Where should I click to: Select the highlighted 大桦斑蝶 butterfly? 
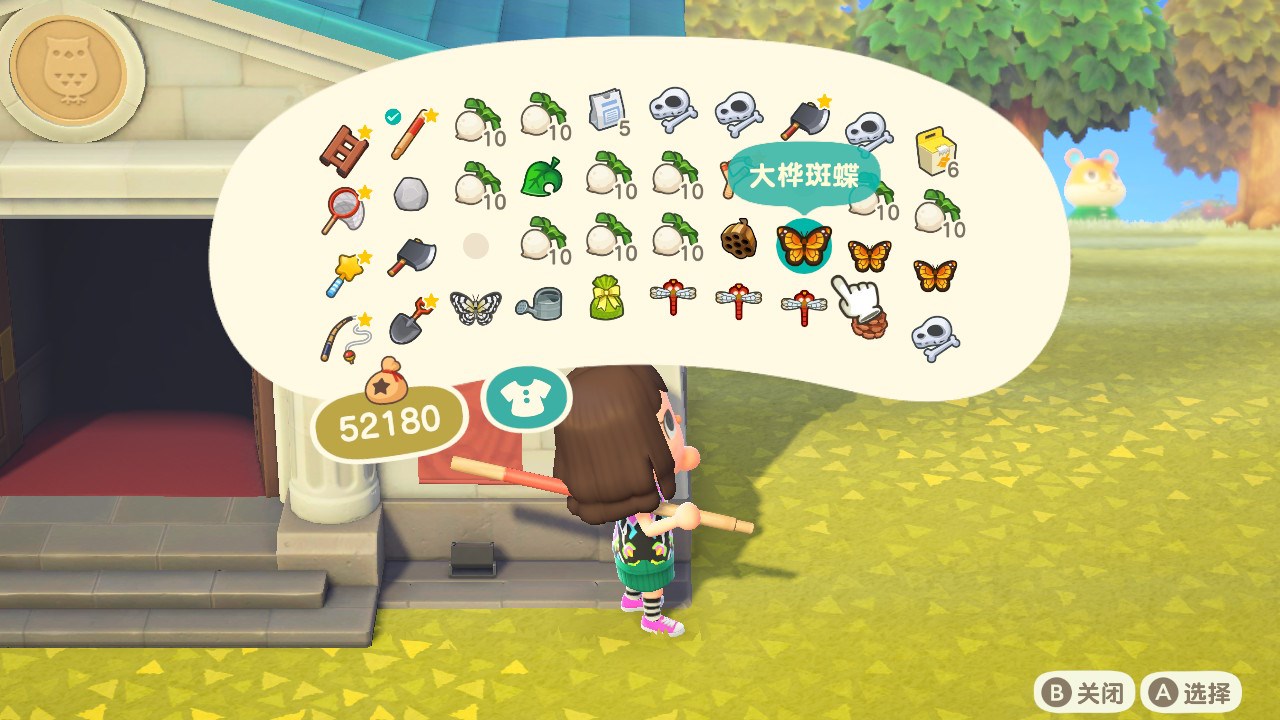click(x=803, y=243)
